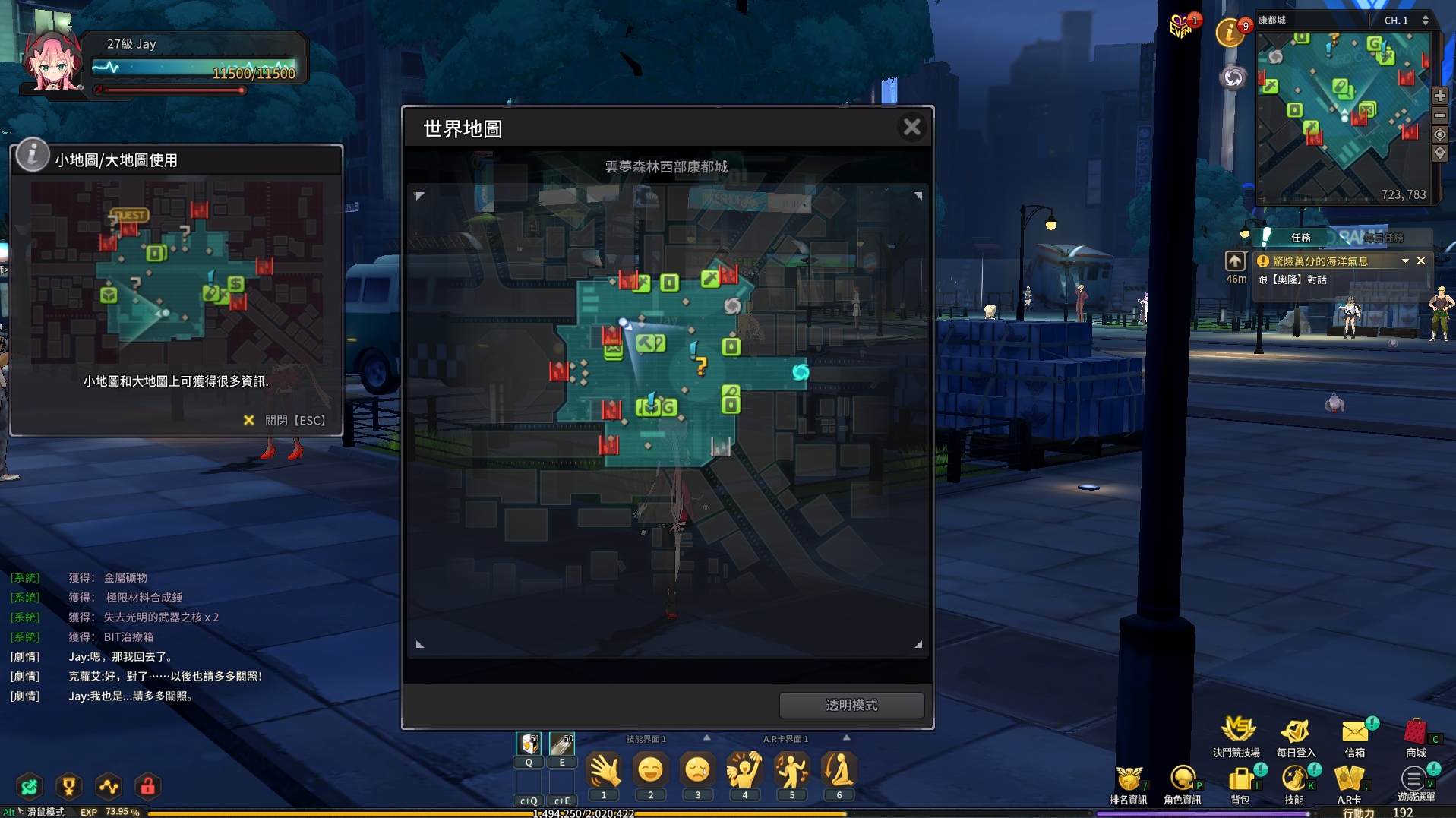Click the minimap zoom-in plus button
The image size is (1456, 818).
click(1439, 96)
